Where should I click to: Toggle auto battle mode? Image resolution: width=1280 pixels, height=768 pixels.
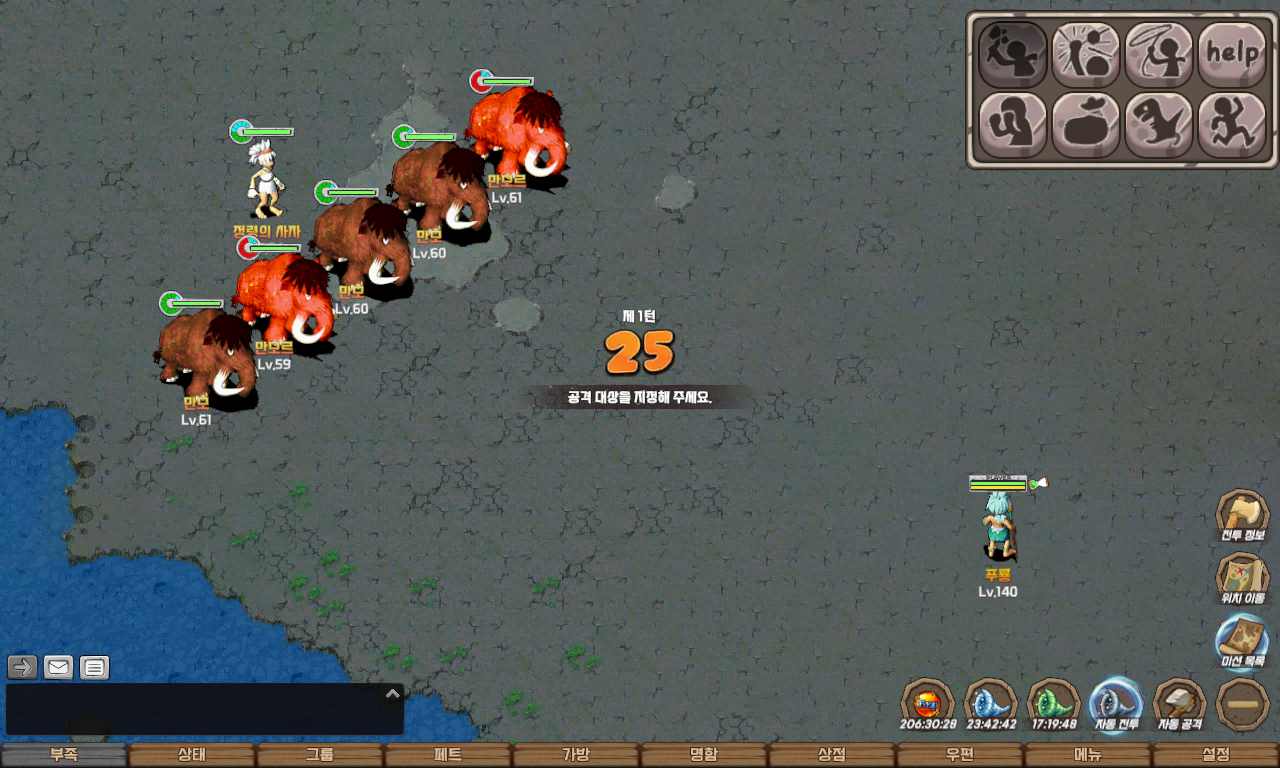point(1116,703)
